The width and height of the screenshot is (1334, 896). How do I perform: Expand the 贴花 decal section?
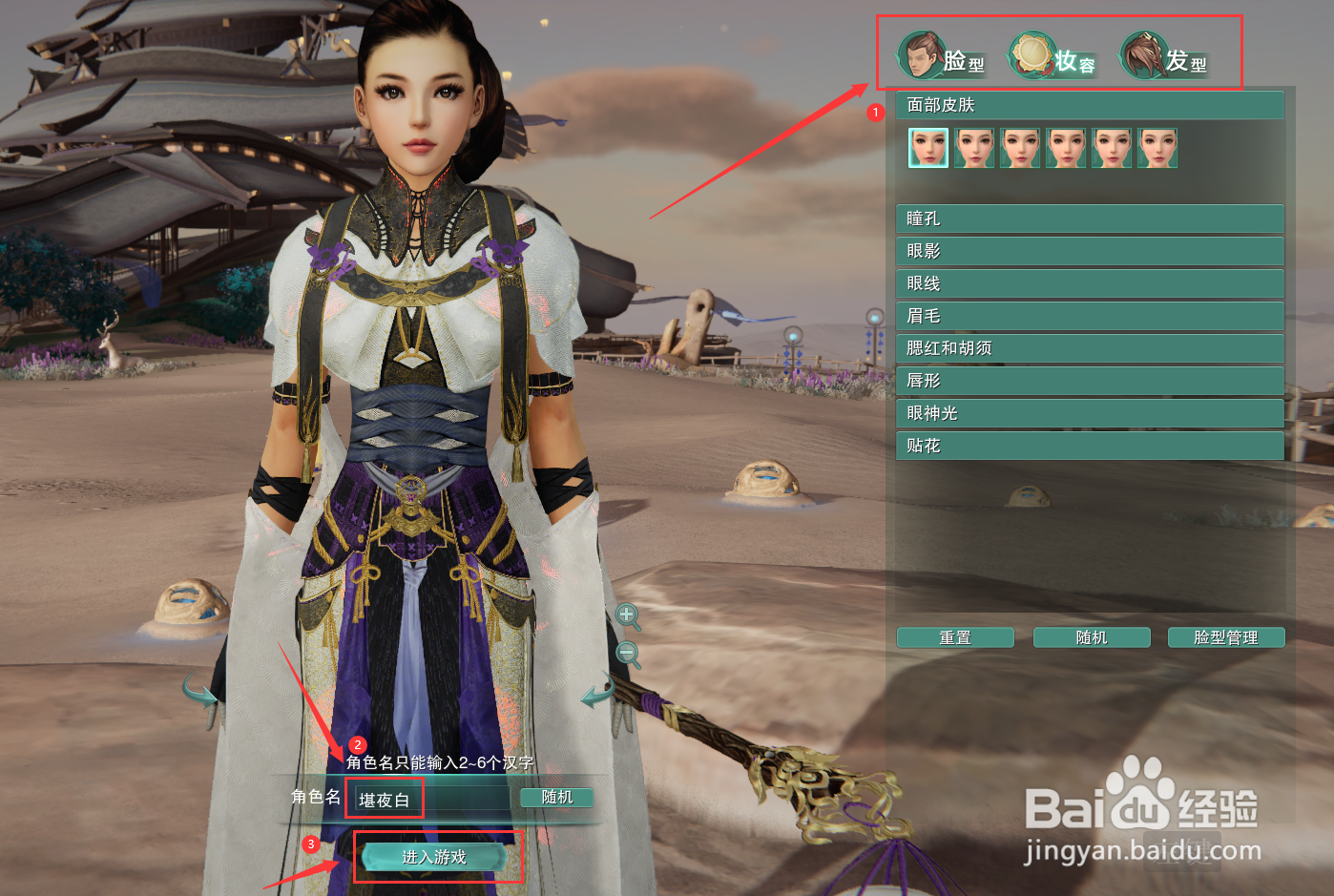point(1089,446)
